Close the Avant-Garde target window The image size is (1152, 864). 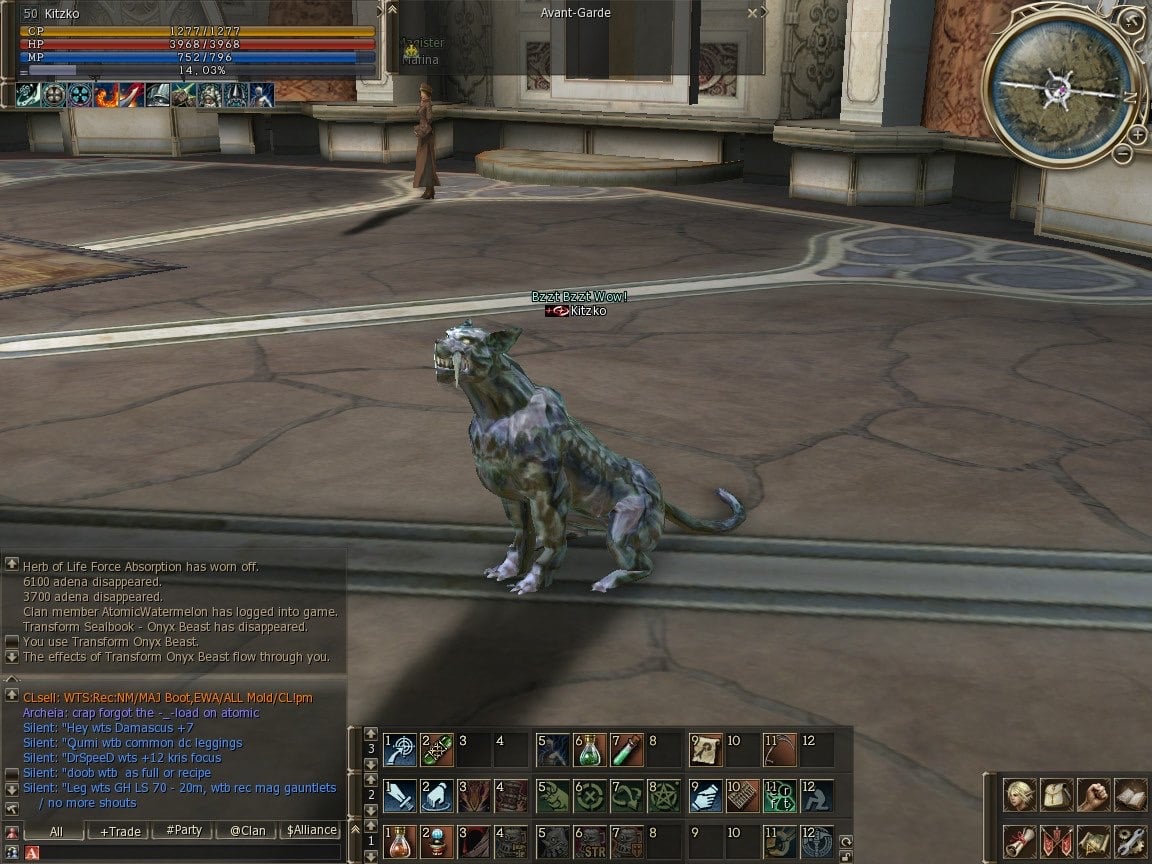(752, 13)
